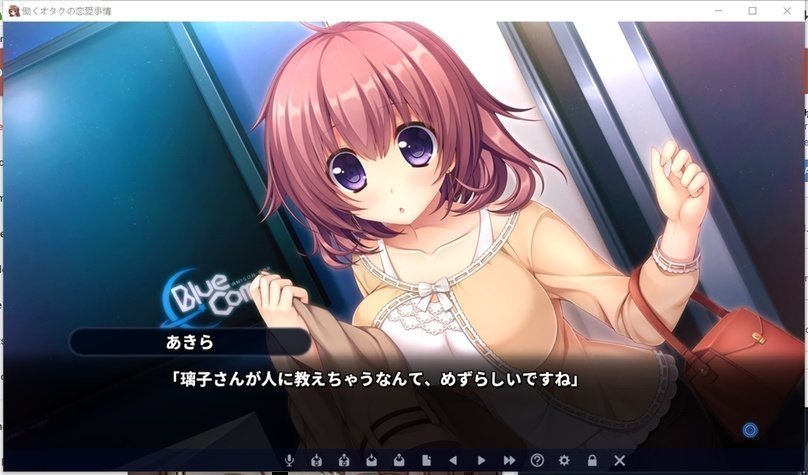Activate skip with the double-arrow fast-forward icon
The image size is (808, 475).
tap(509, 460)
